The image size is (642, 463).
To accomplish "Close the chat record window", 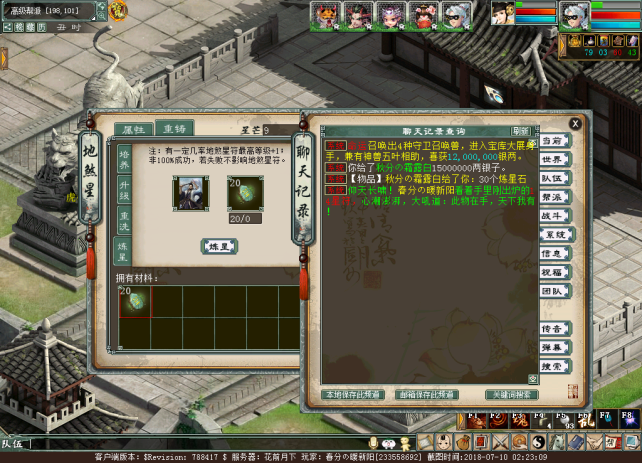I will coord(575,123).
